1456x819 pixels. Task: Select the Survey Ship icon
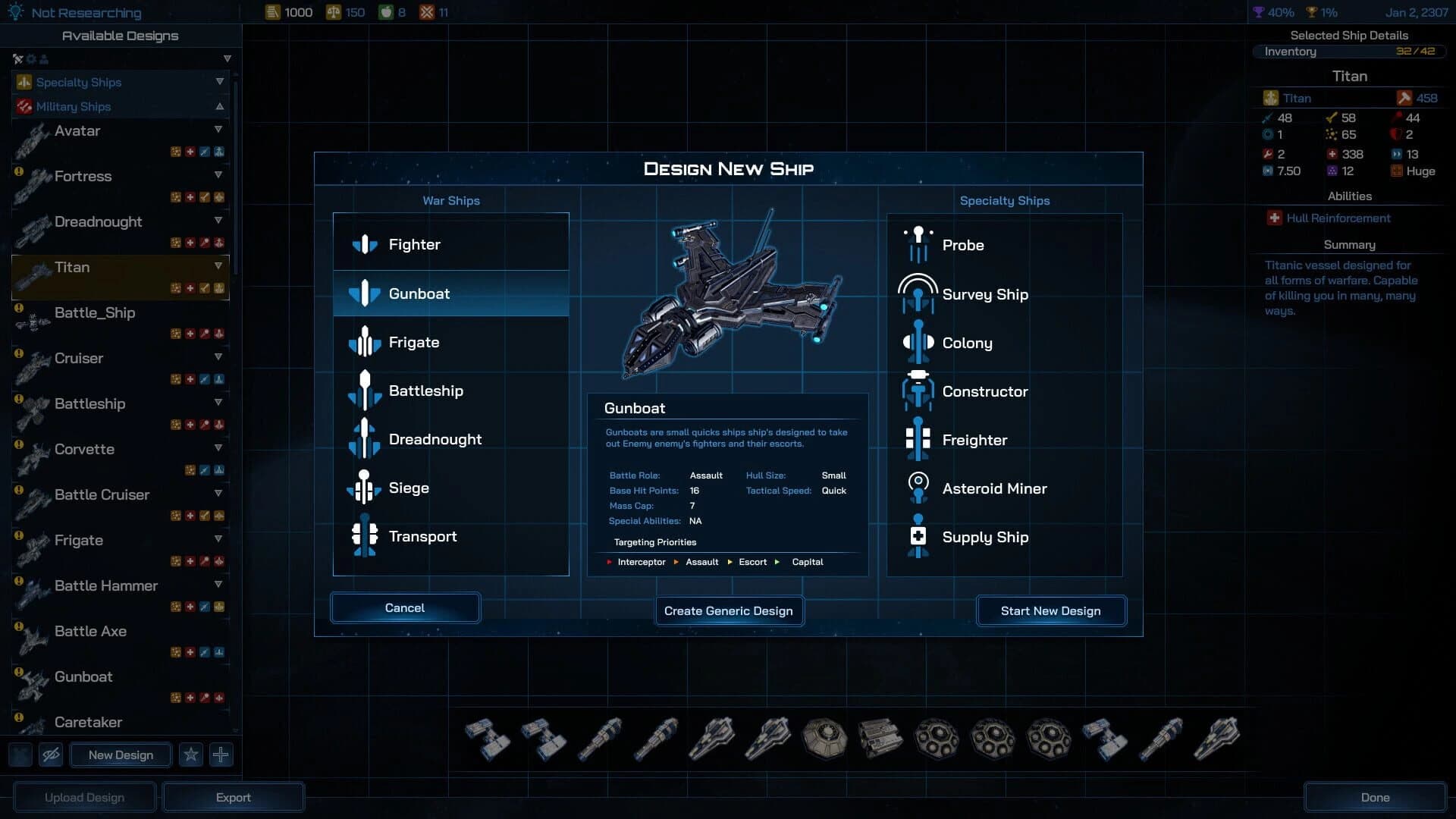click(x=918, y=294)
